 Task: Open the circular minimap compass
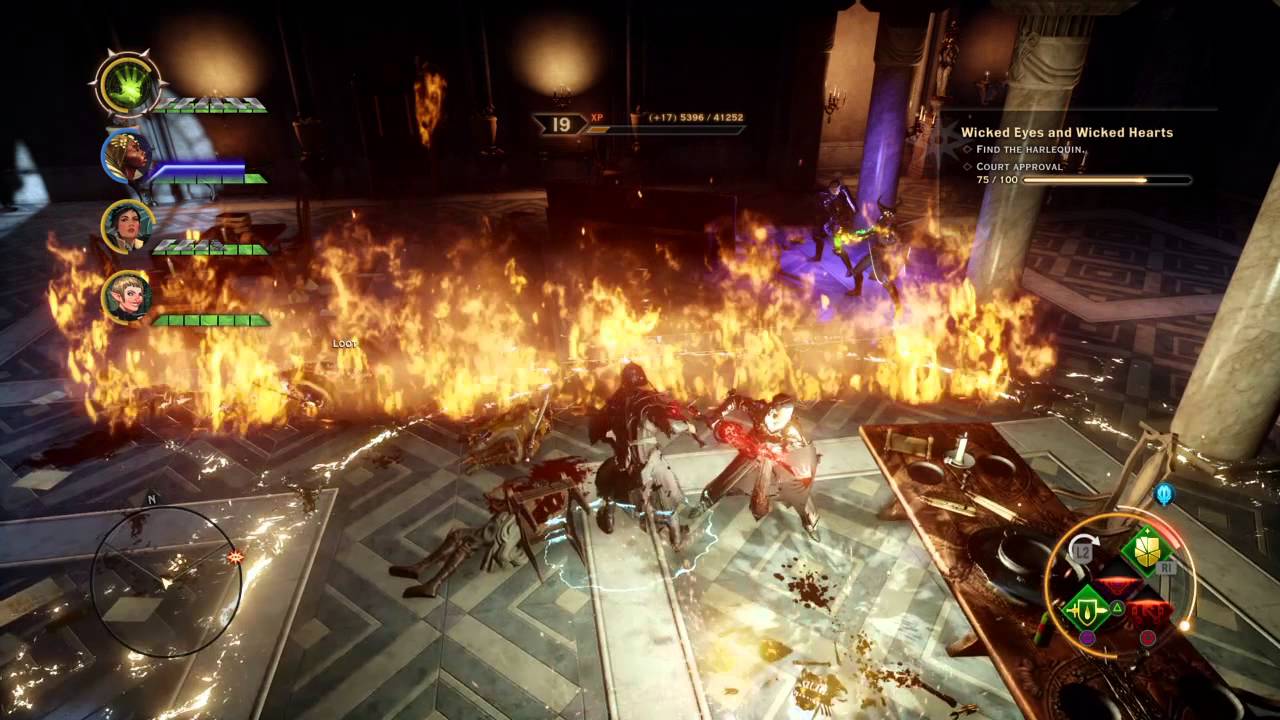tap(166, 582)
